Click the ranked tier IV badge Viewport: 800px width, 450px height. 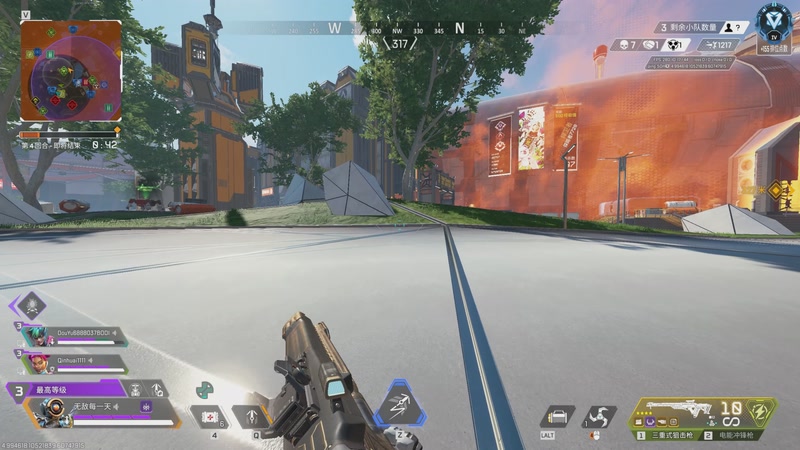773,21
